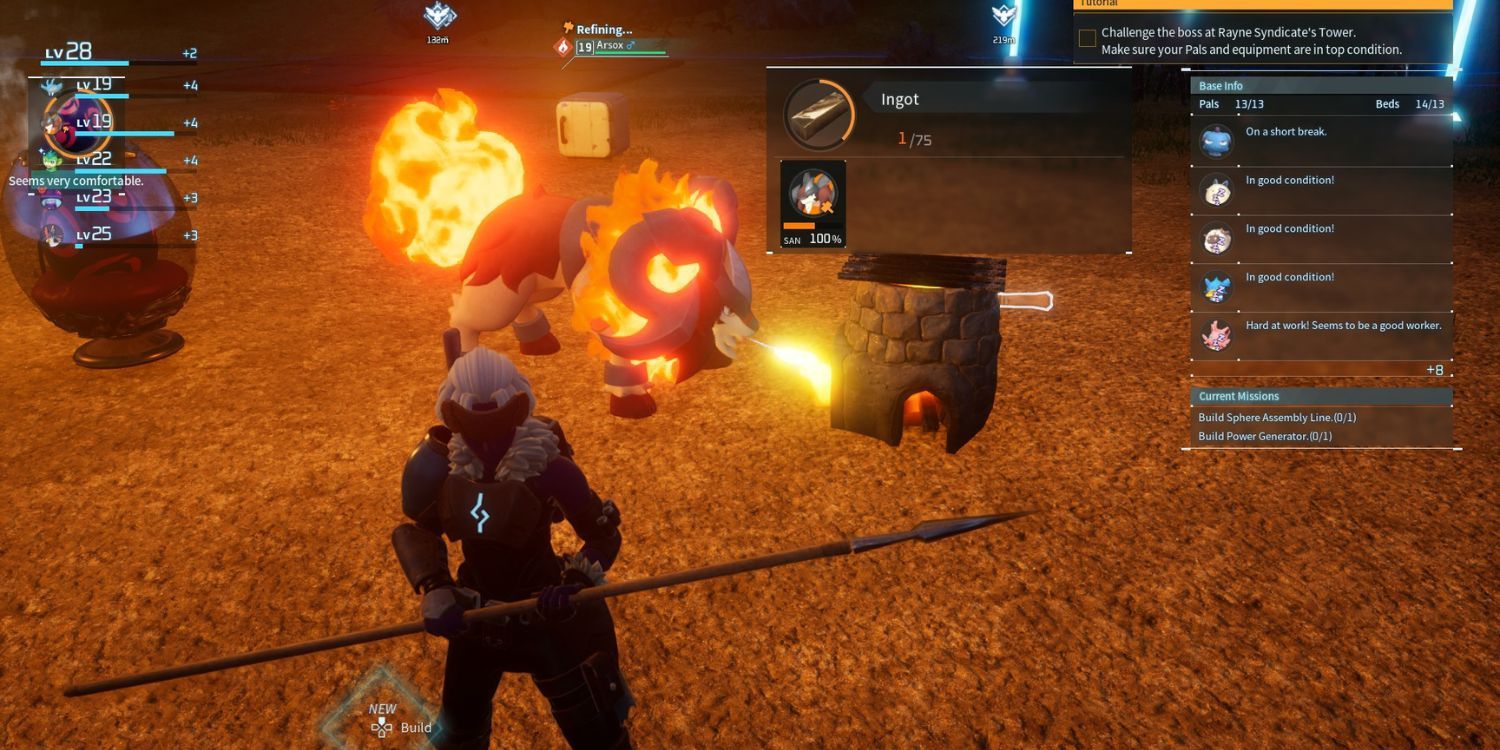
Task: Select the Ingot item icon
Action: pos(819,110)
